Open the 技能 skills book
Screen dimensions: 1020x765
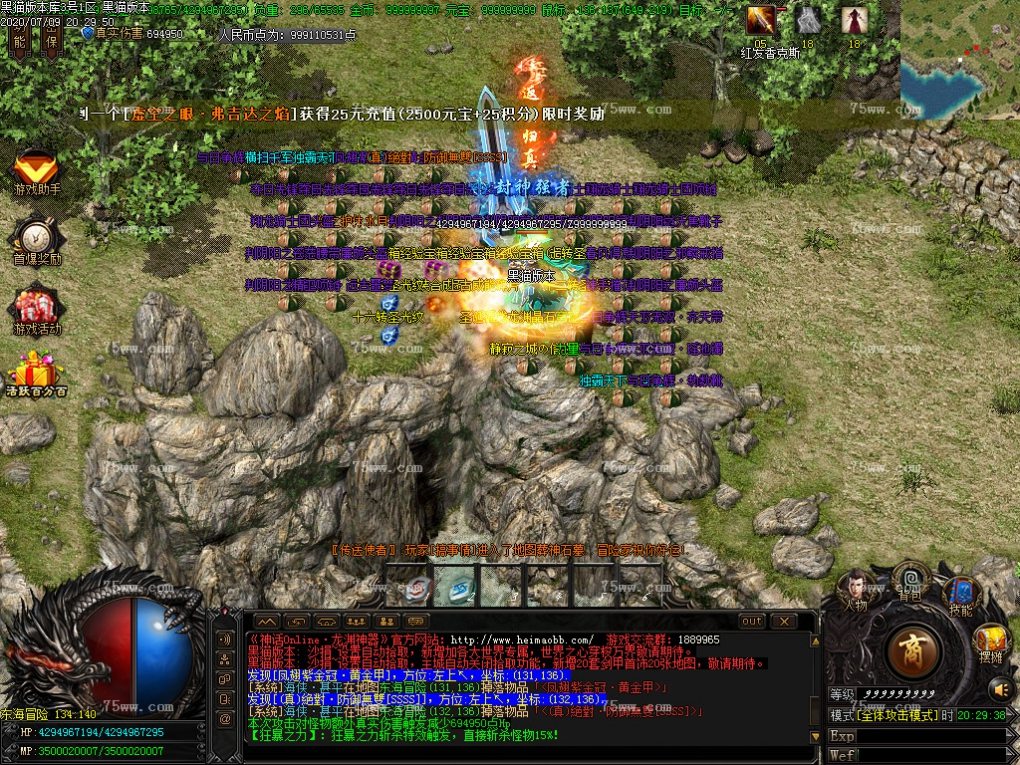(962, 594)
